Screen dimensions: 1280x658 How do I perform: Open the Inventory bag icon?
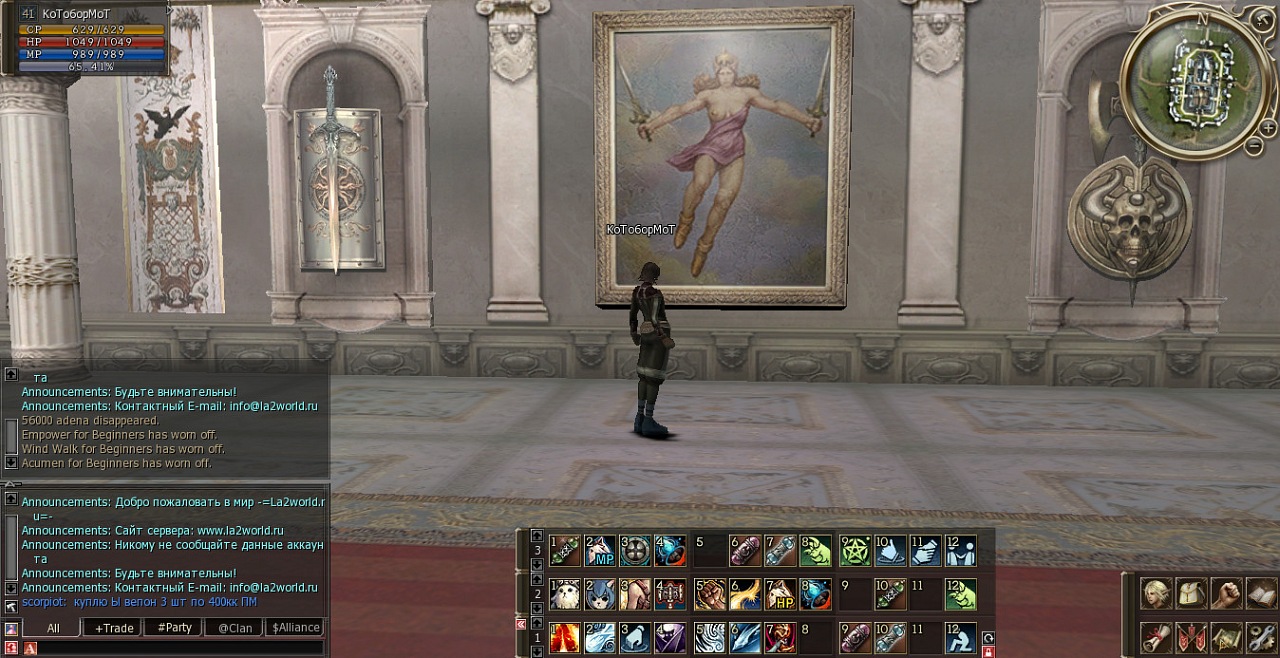tap(1192, 593)
